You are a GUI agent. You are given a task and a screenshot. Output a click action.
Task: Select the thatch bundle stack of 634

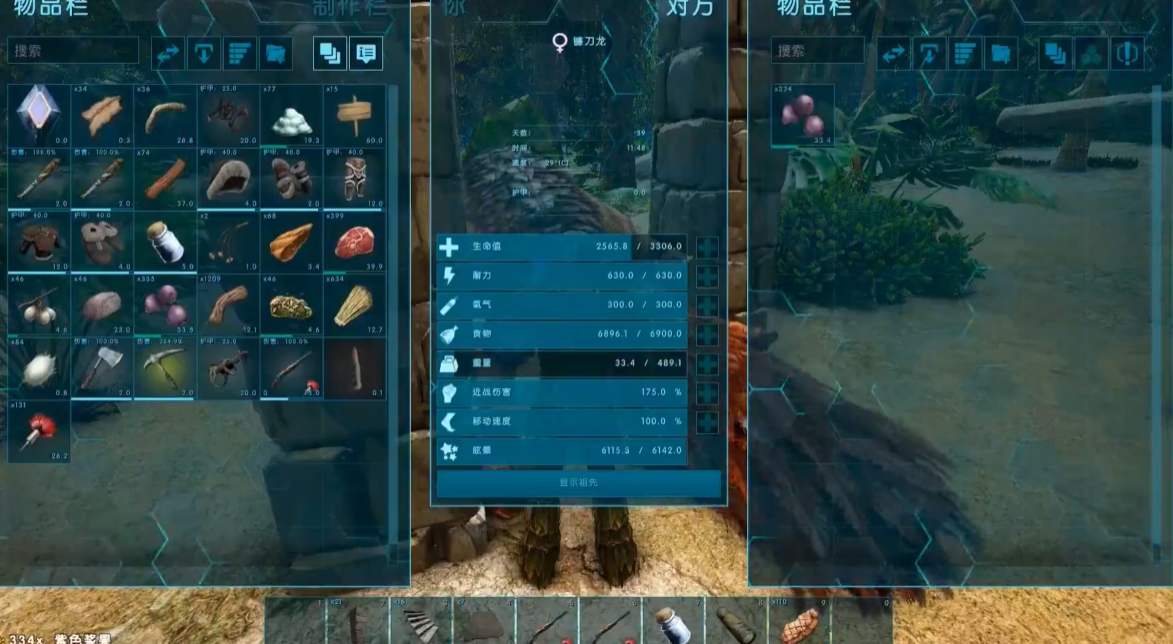(354, 306)
